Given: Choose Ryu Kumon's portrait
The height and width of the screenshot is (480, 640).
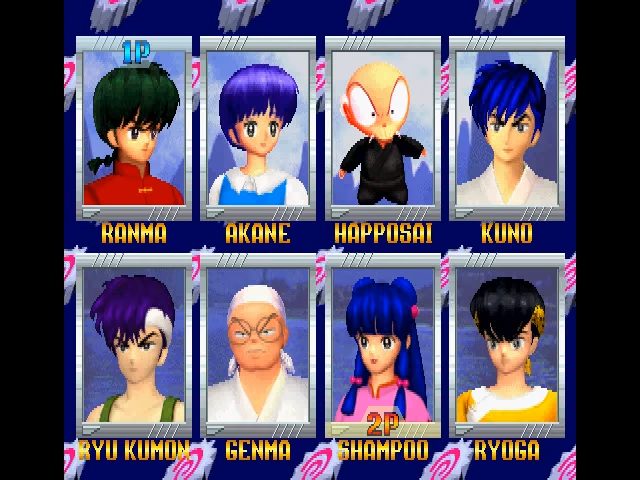Looking at the screenshot, I should 134,345.
